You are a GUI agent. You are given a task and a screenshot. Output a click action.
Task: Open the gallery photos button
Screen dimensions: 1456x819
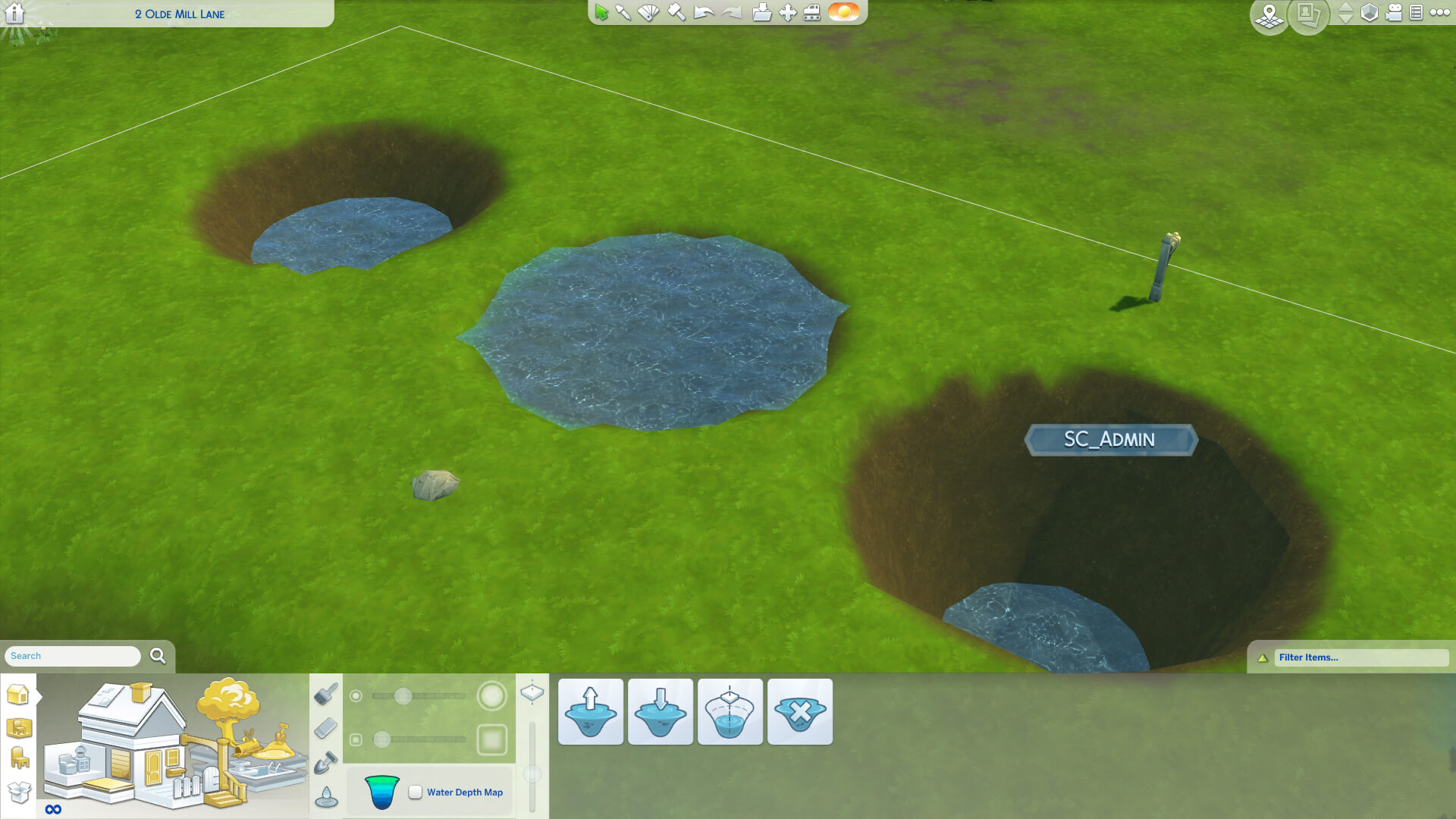point(1308,15)
